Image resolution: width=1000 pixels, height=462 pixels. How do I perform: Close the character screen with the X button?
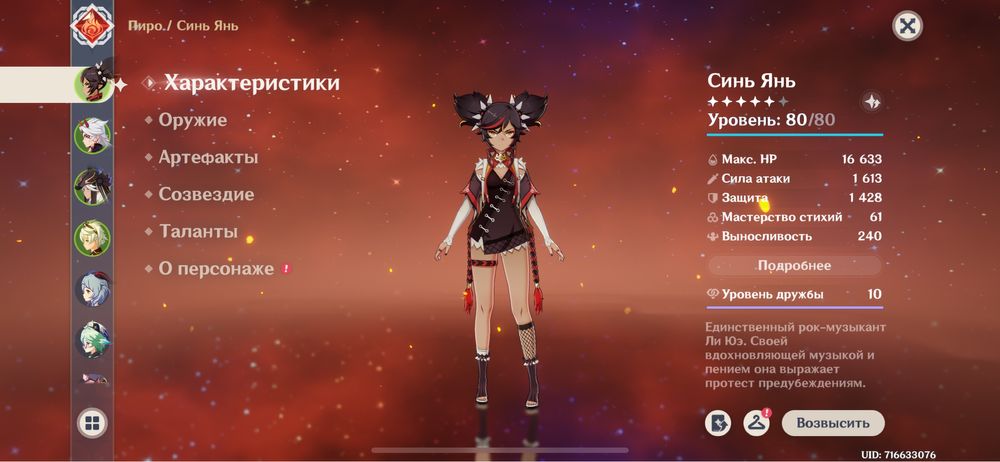pyautogui.click(x=906, y=26)
